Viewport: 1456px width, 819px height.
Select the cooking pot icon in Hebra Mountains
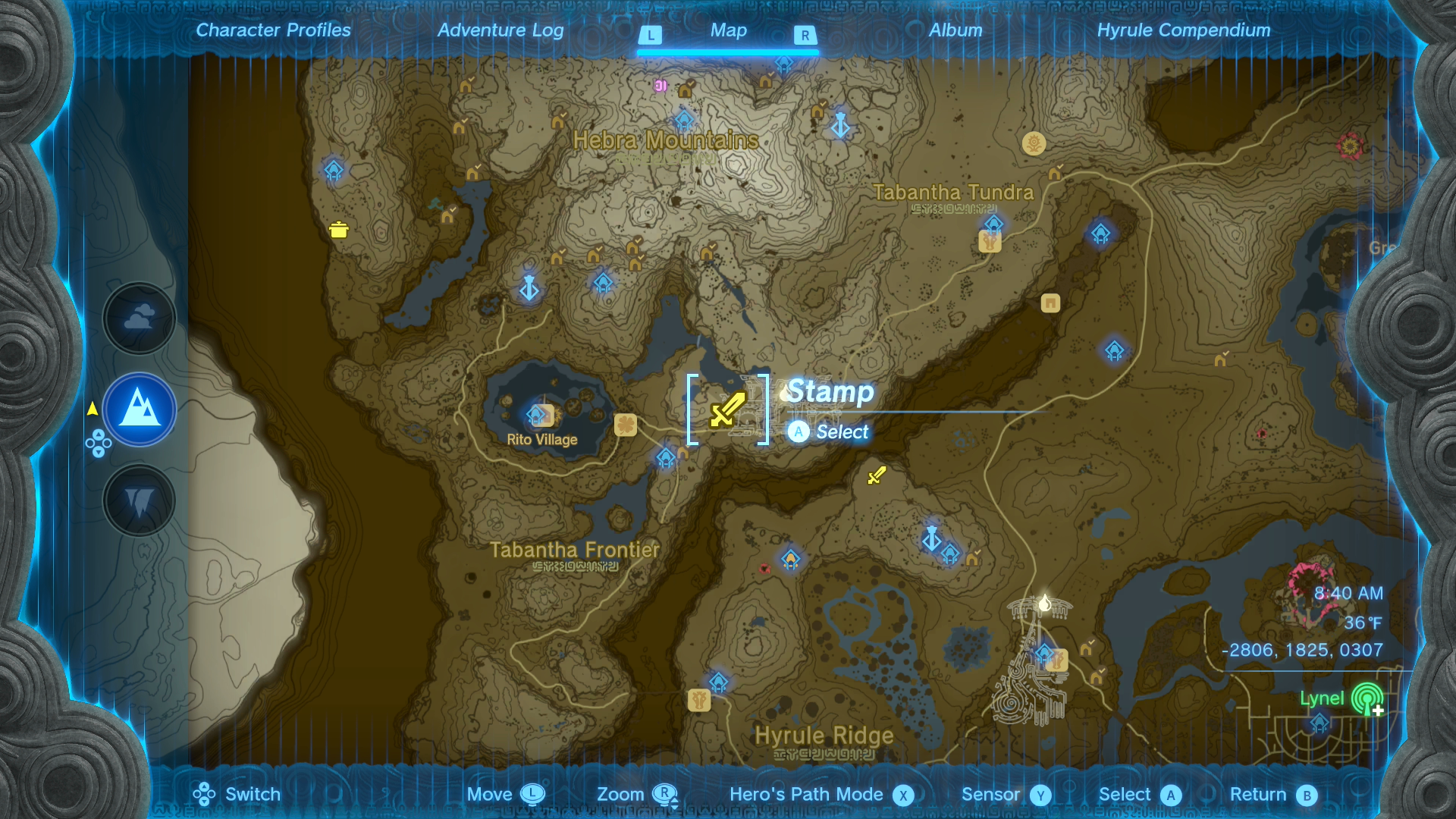click(x=339, y=228)
